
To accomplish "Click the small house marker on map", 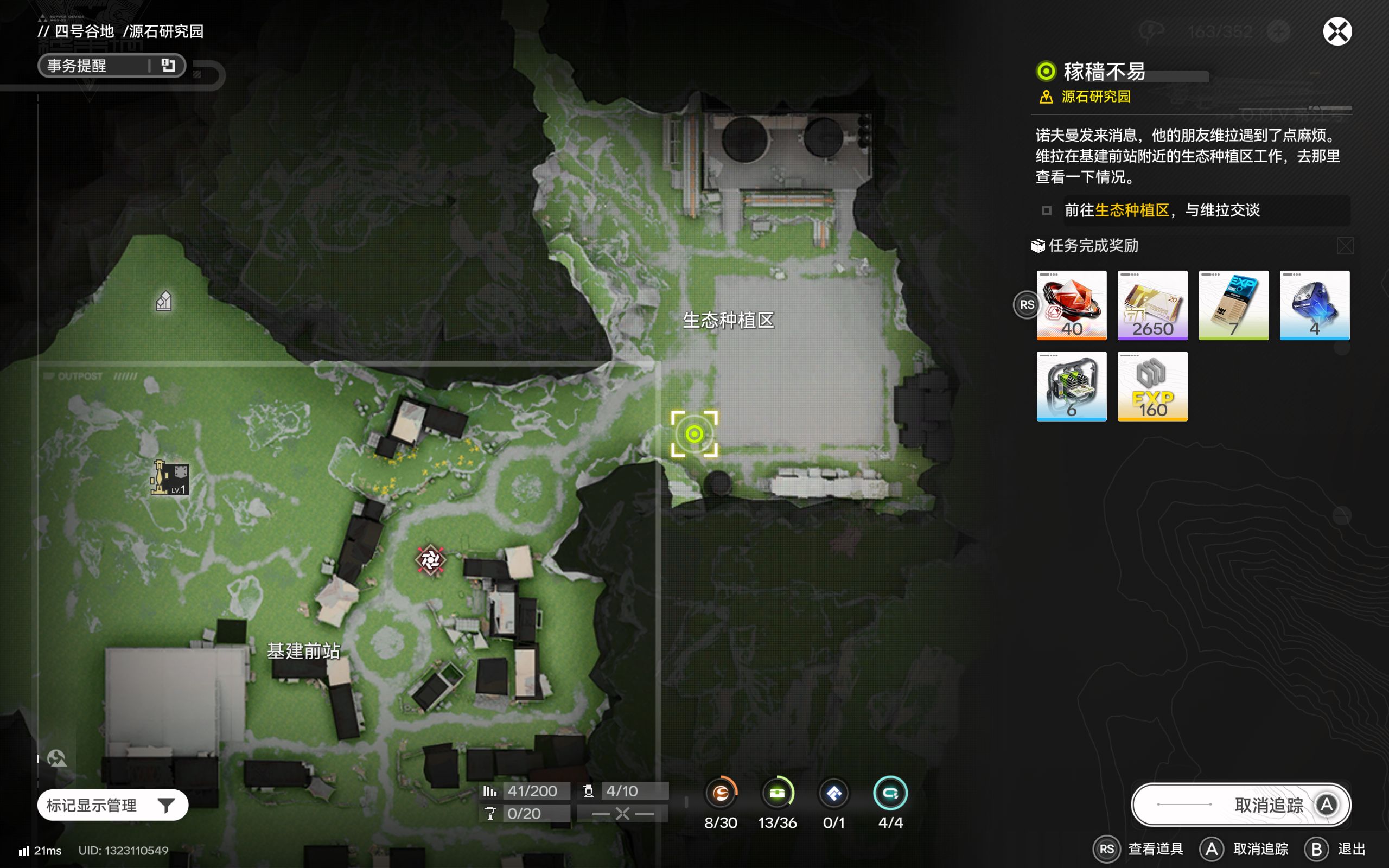I will click(x=163, y=301).
